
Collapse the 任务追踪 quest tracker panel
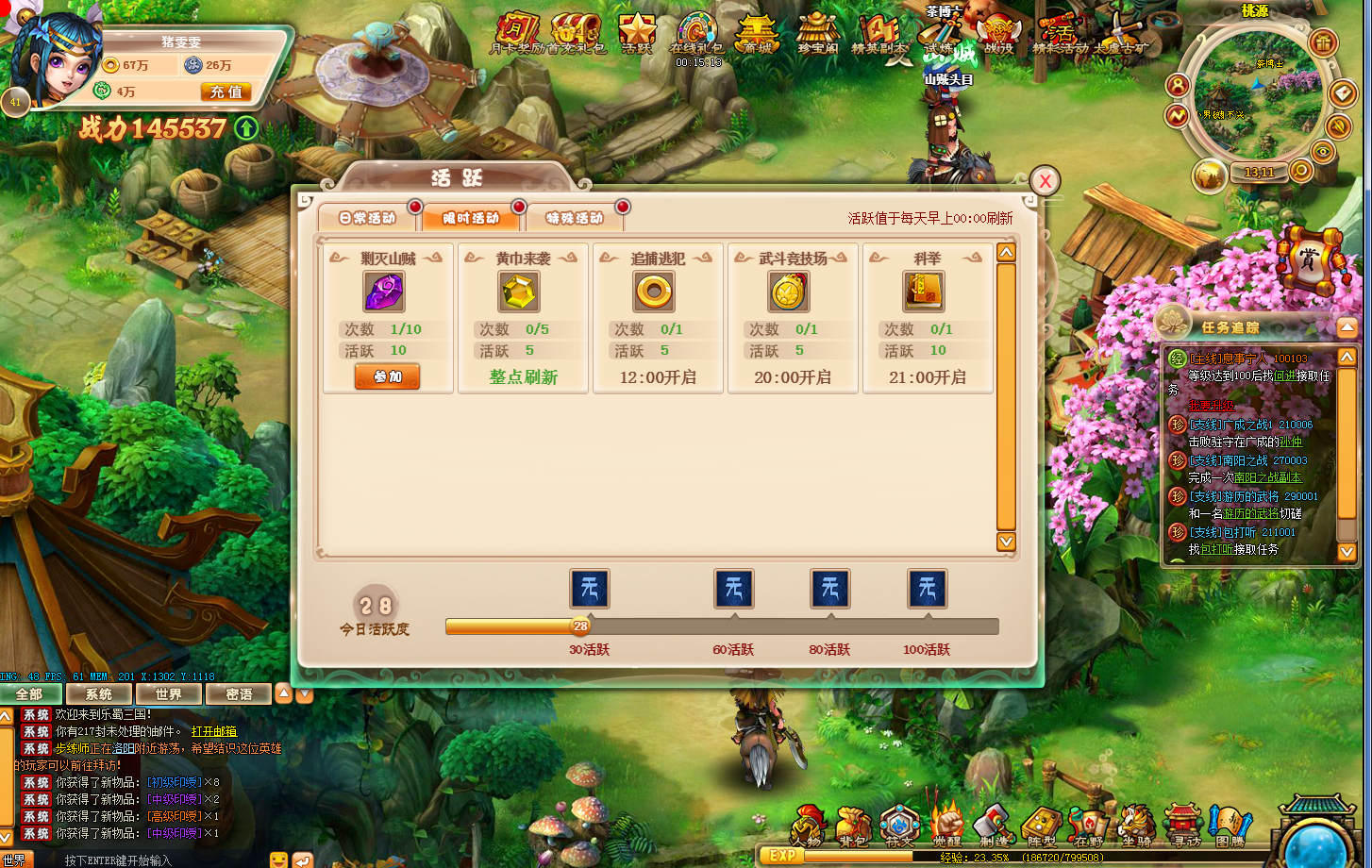(1345, 326)
